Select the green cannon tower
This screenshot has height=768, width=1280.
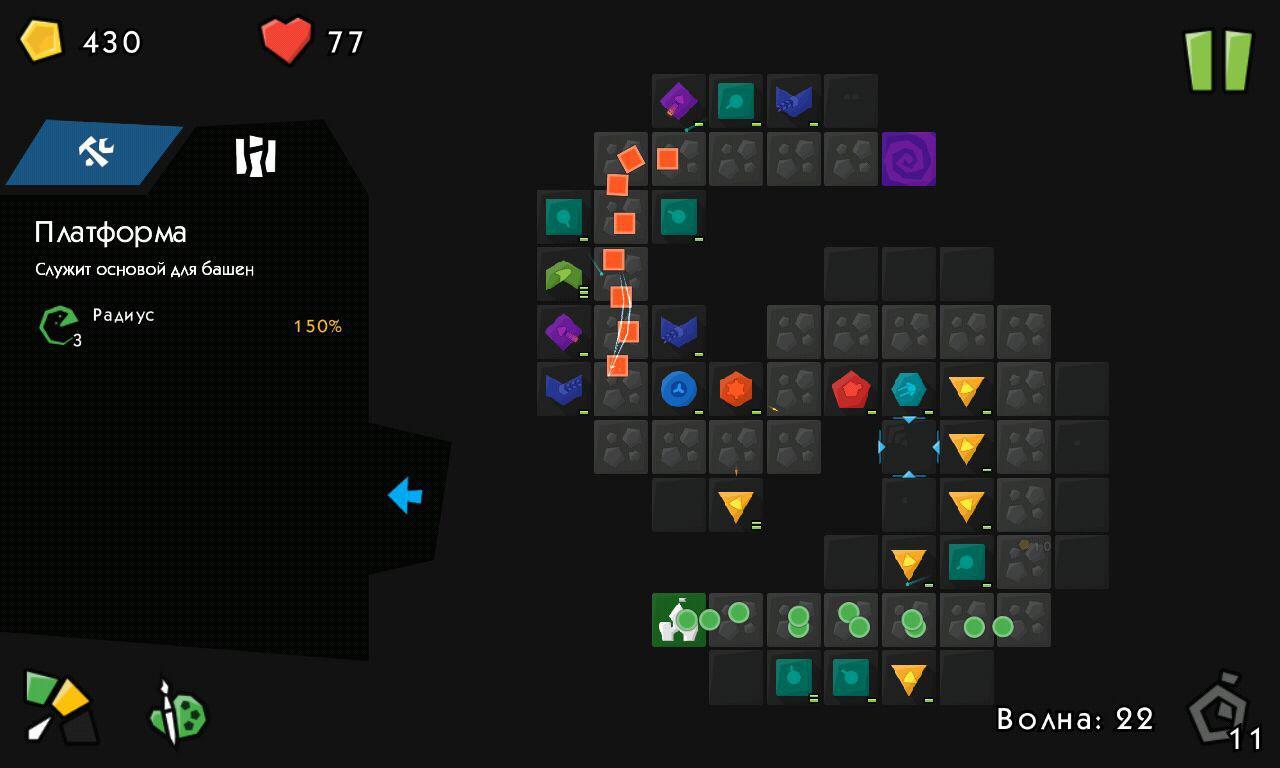click(564, 275)
